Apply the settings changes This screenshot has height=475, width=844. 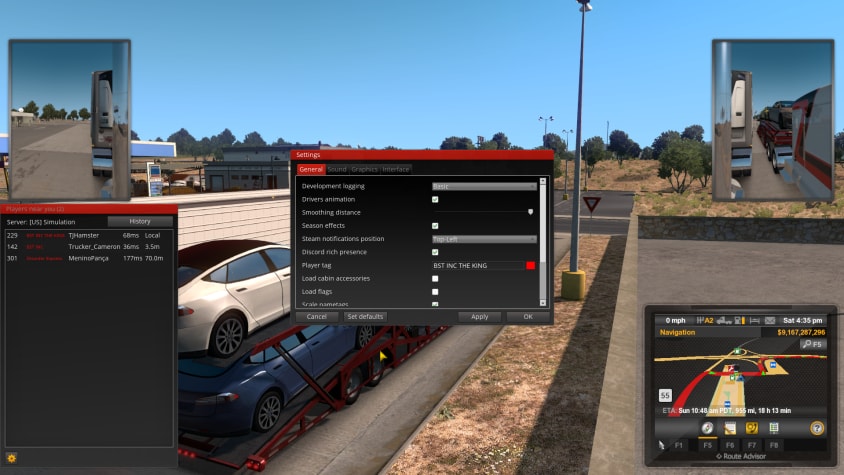point(479,316)
